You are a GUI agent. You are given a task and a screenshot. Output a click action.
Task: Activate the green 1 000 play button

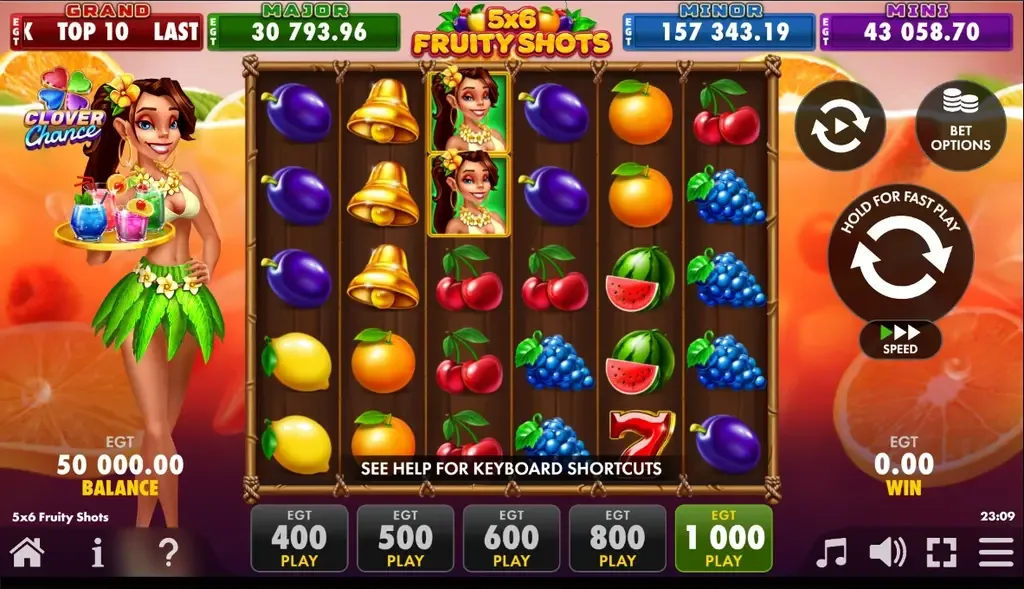(723, 538)
